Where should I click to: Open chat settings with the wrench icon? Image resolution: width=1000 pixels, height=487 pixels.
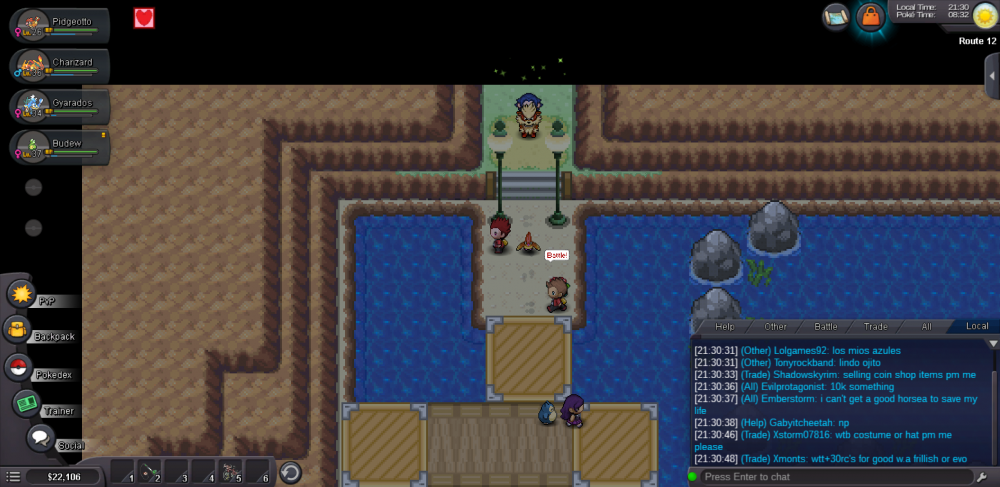point(983,477)
